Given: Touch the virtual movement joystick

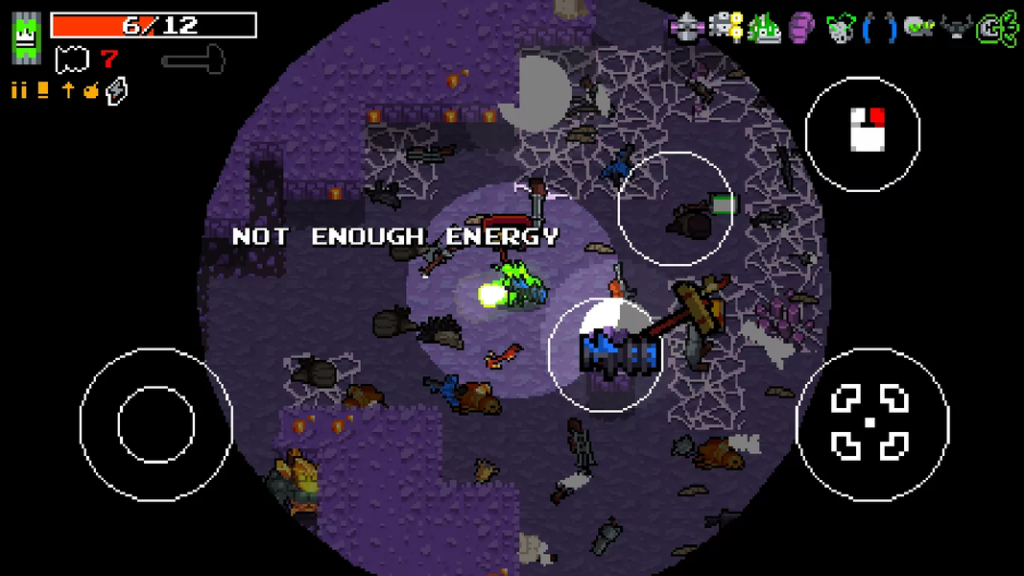Looking at the screenshot, I should point(155,424).
